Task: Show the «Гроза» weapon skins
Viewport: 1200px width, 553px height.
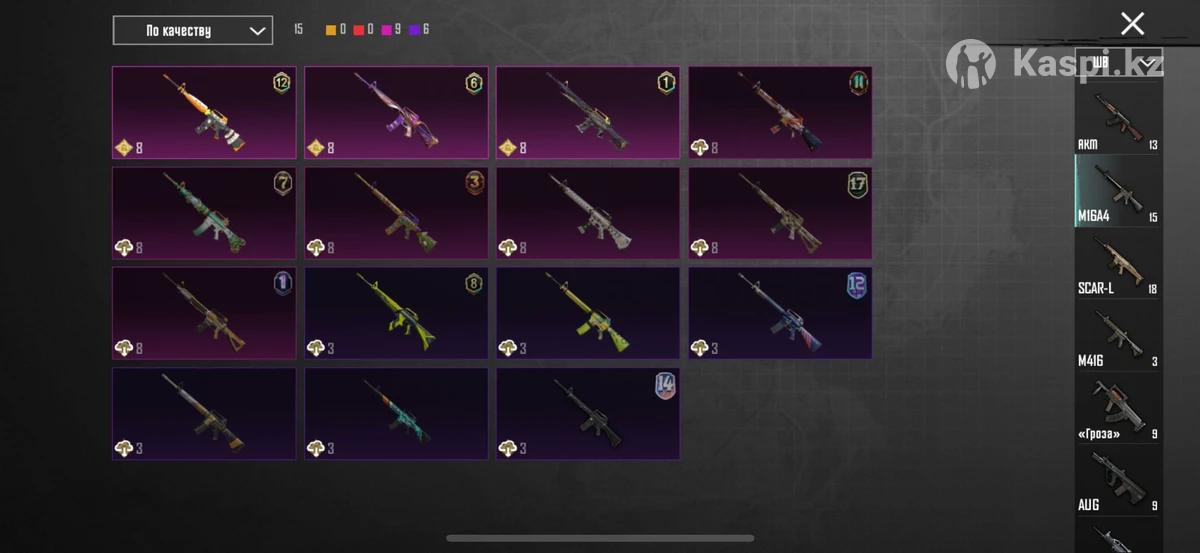Action: pyautogui.click(x=1118, y=408)
